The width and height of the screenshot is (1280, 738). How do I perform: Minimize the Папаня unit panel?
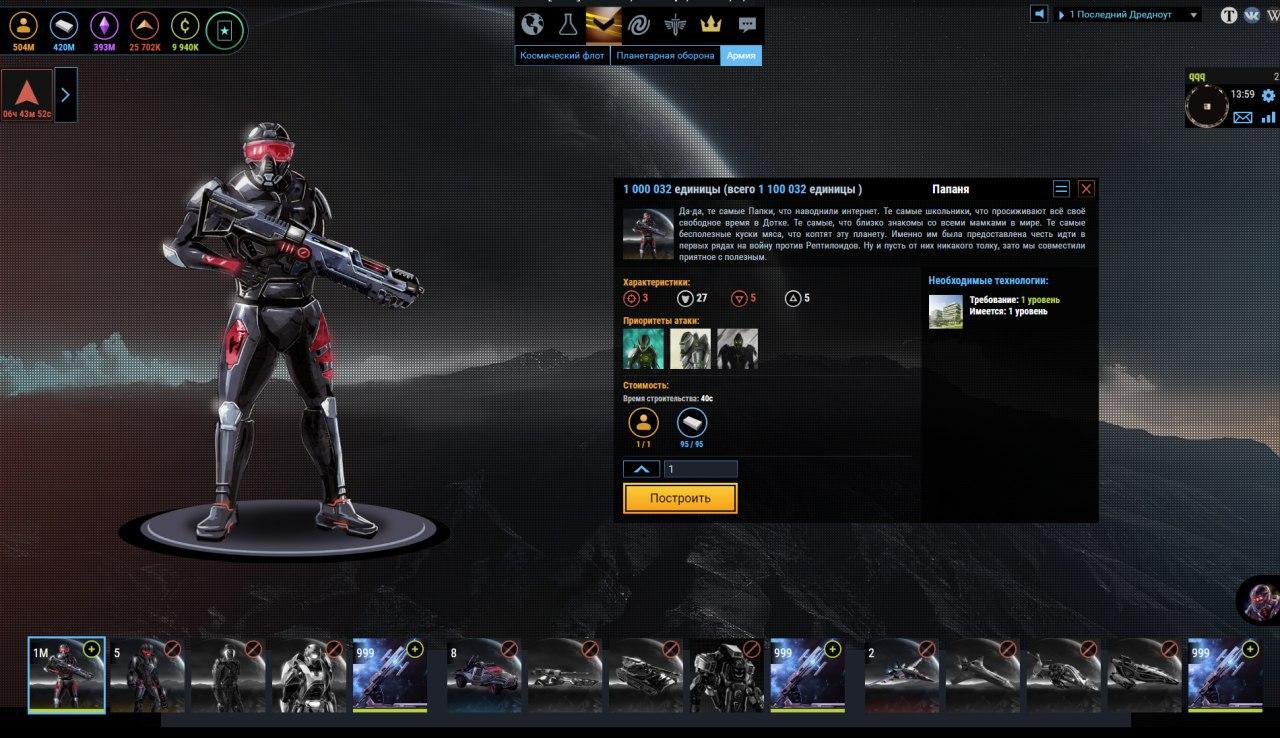(1061, 189)
